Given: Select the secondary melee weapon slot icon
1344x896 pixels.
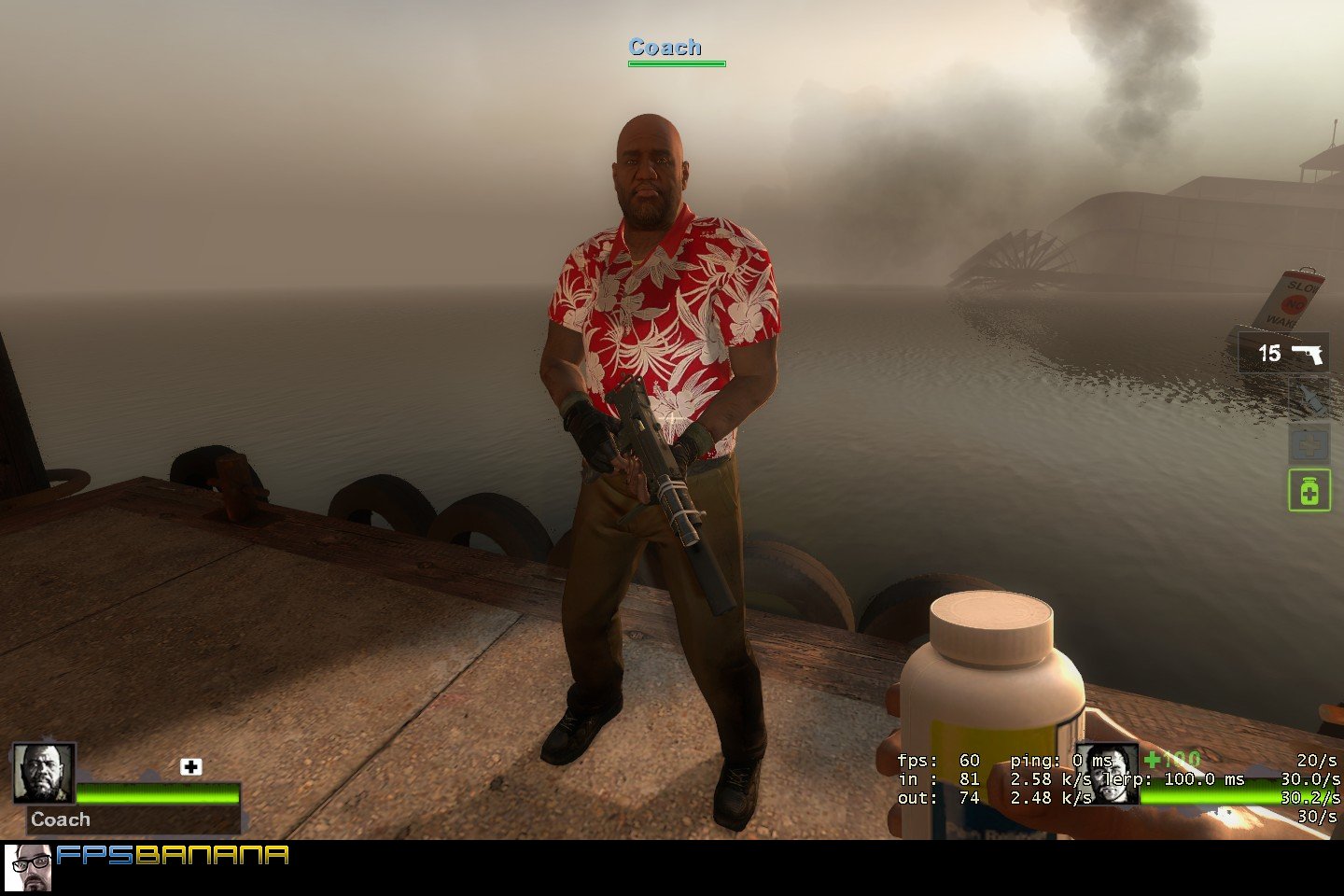Looking at the screenshot, I should coord(1309,397).
